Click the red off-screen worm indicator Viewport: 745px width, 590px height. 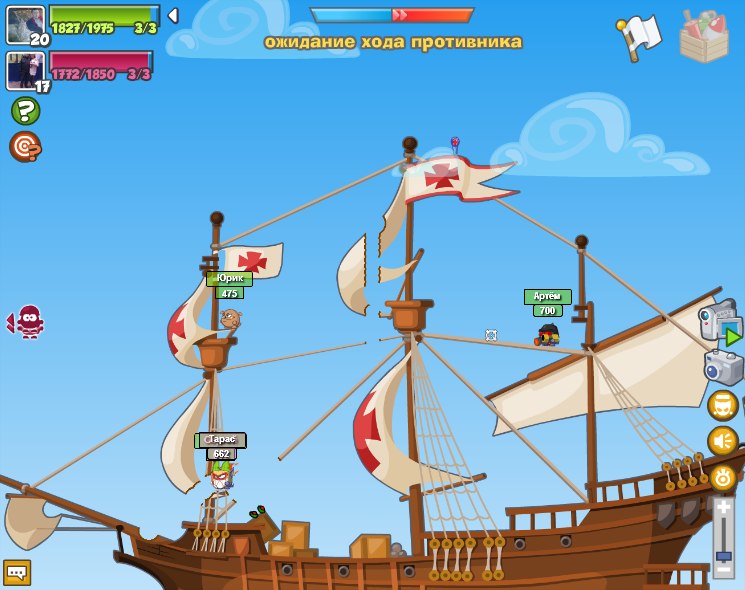[28, 321]
